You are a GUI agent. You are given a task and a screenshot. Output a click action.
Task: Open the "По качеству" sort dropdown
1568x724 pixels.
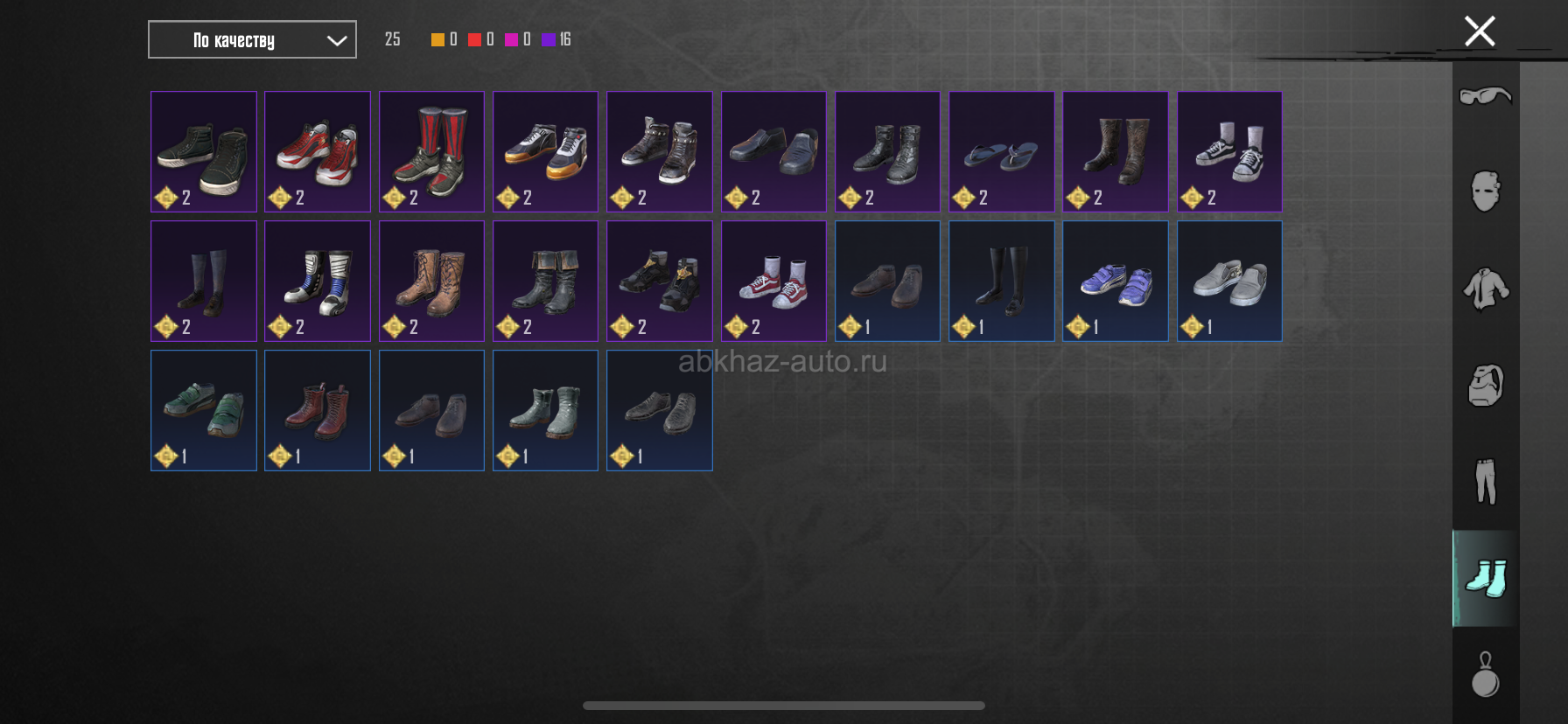click(252, 40)
